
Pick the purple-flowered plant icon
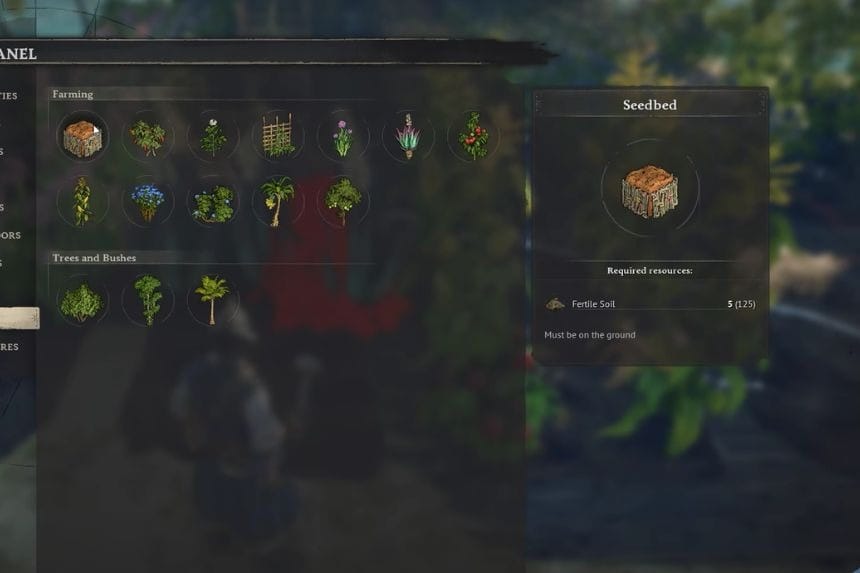343,137
